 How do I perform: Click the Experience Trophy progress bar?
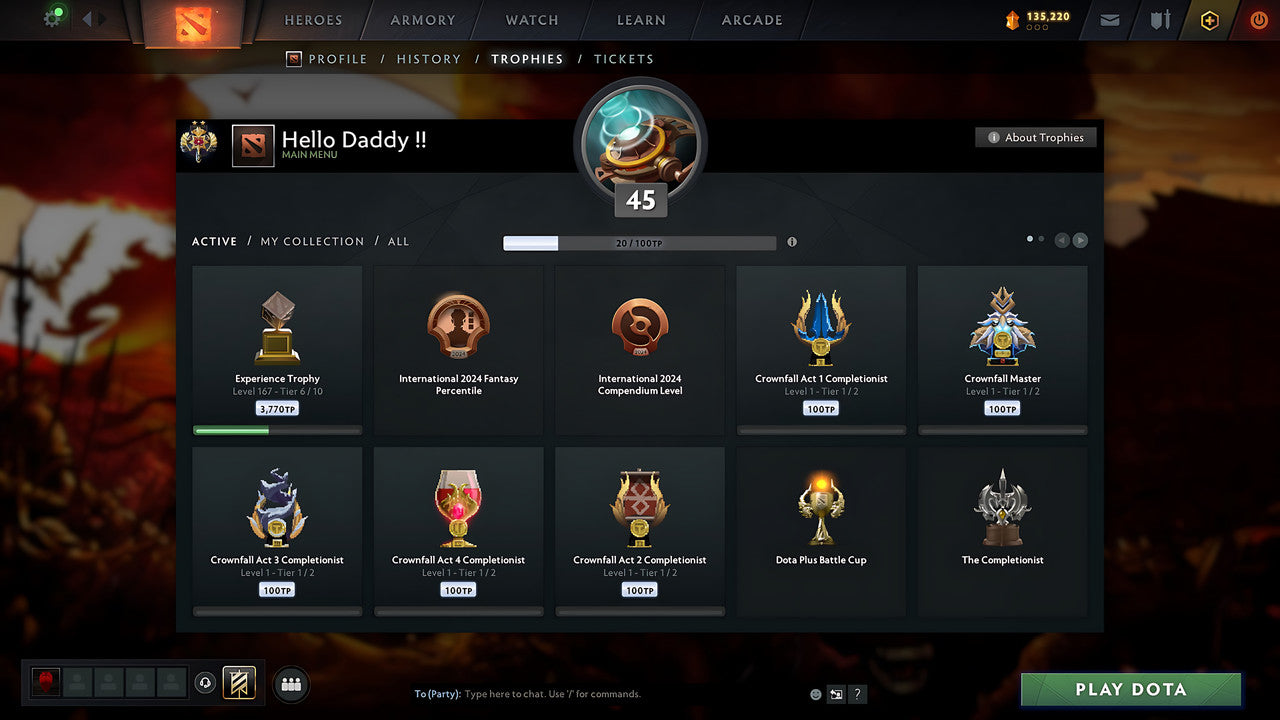[x=277, y=430]
